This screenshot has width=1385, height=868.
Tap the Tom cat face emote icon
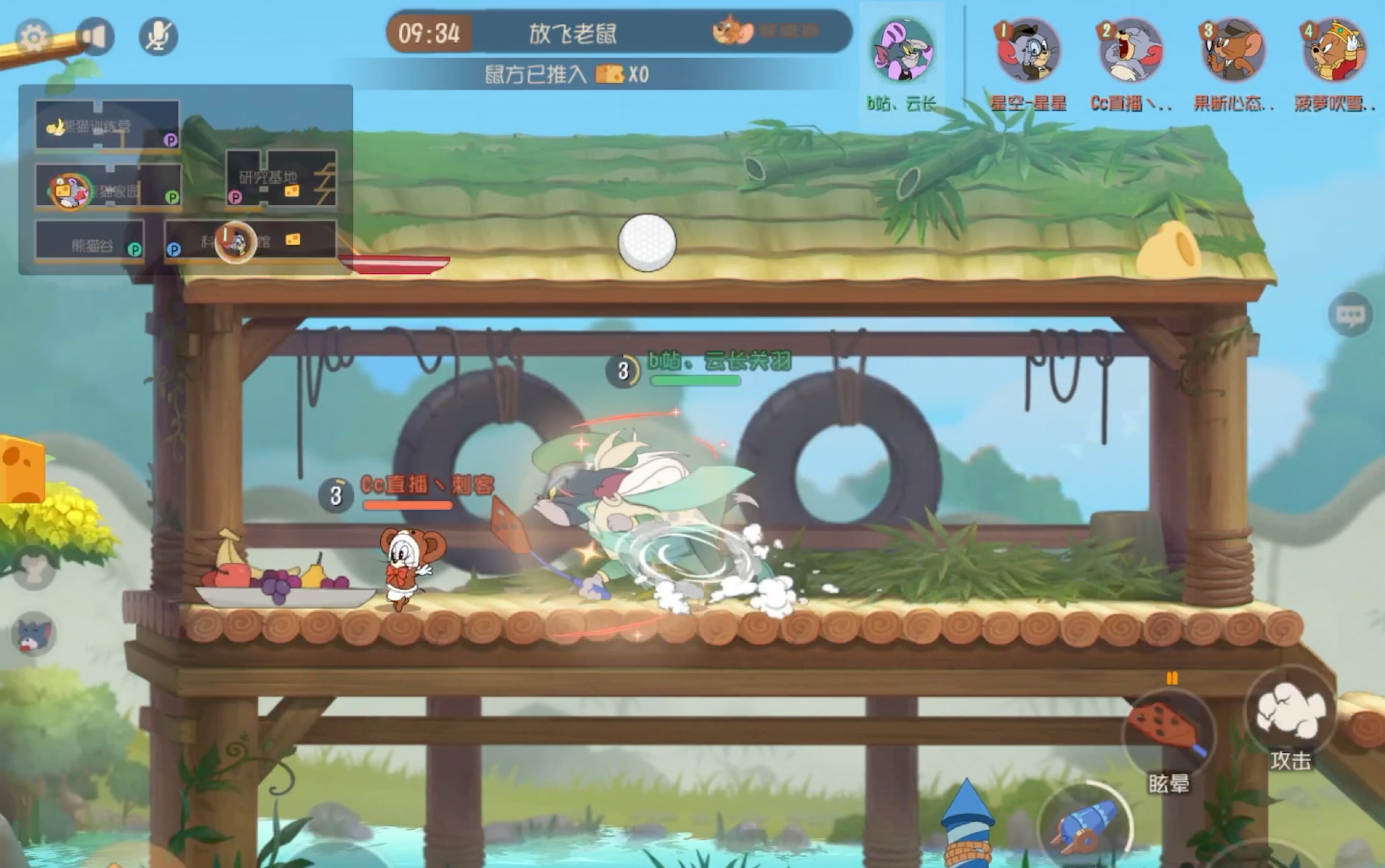[x=34, y=634]
